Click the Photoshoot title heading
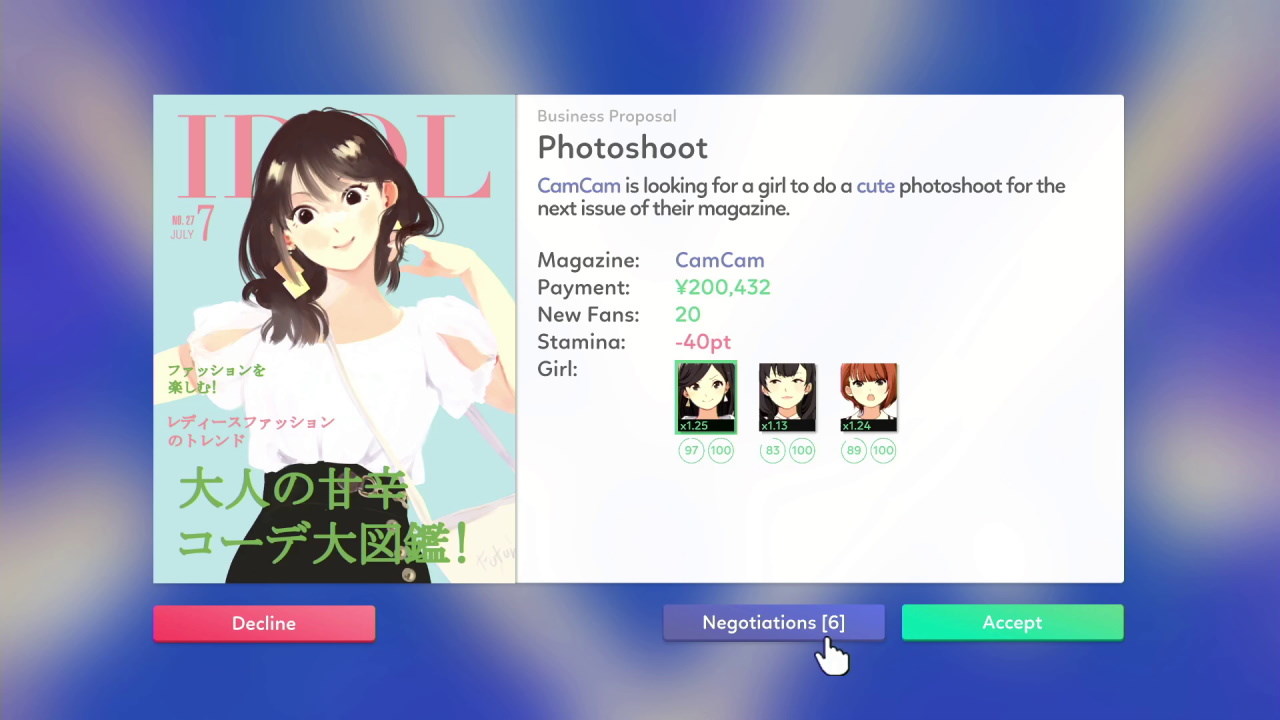The height and width of the screenshot is (720, 1280). tap(622, 147)
